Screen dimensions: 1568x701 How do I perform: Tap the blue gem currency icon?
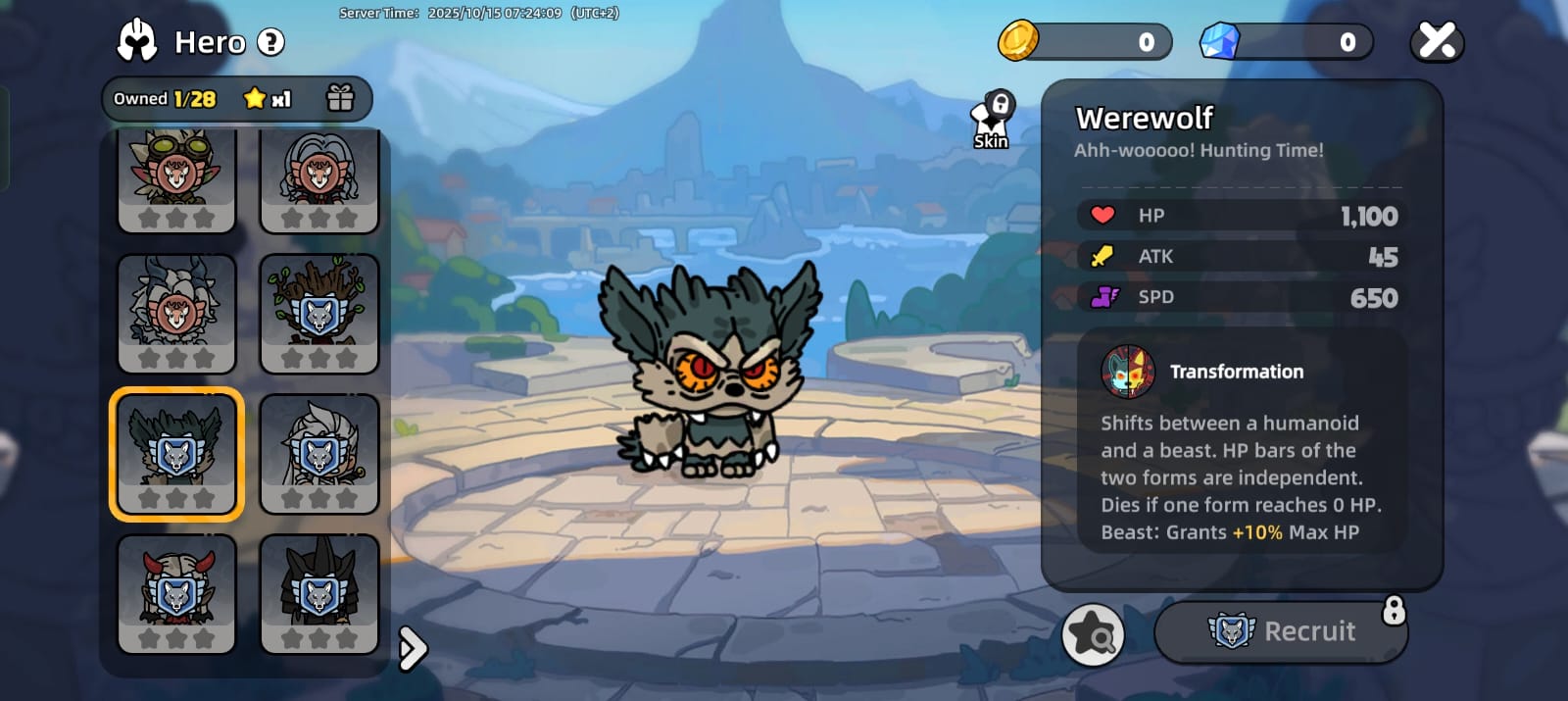click(x=1220, y=41)
